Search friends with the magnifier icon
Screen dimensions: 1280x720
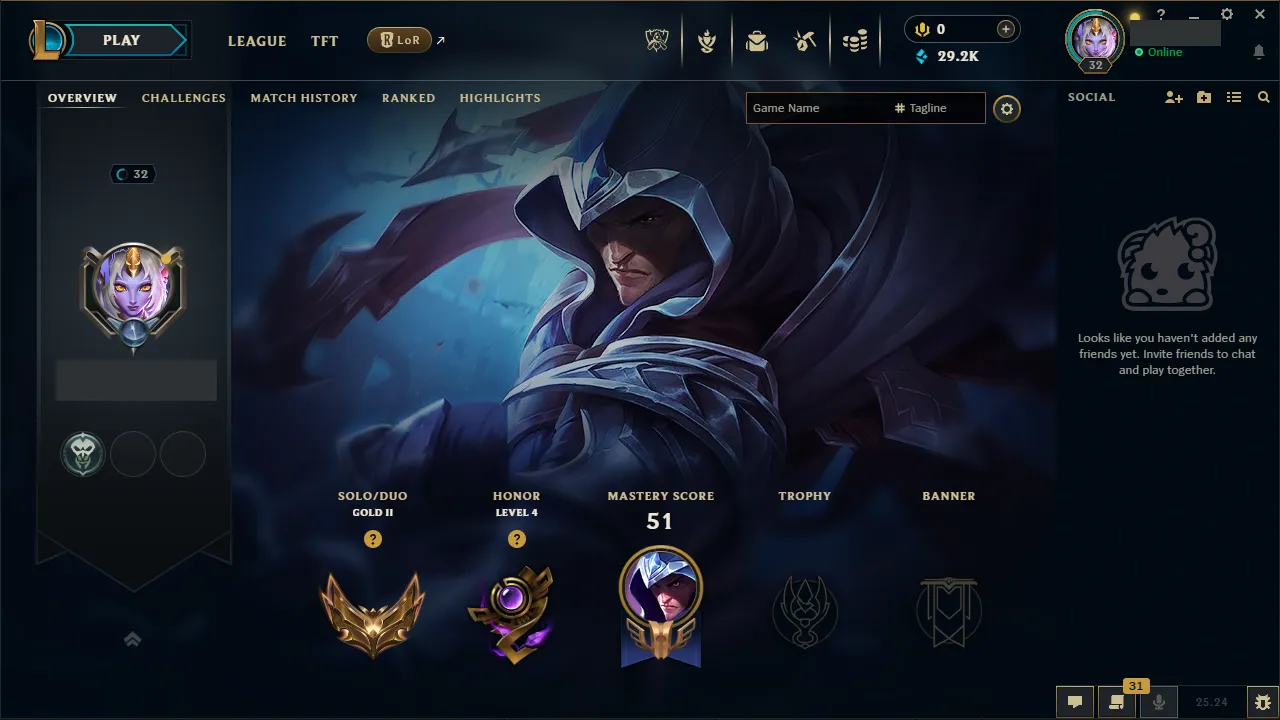pyautogui.click(x=1263, y=97)
